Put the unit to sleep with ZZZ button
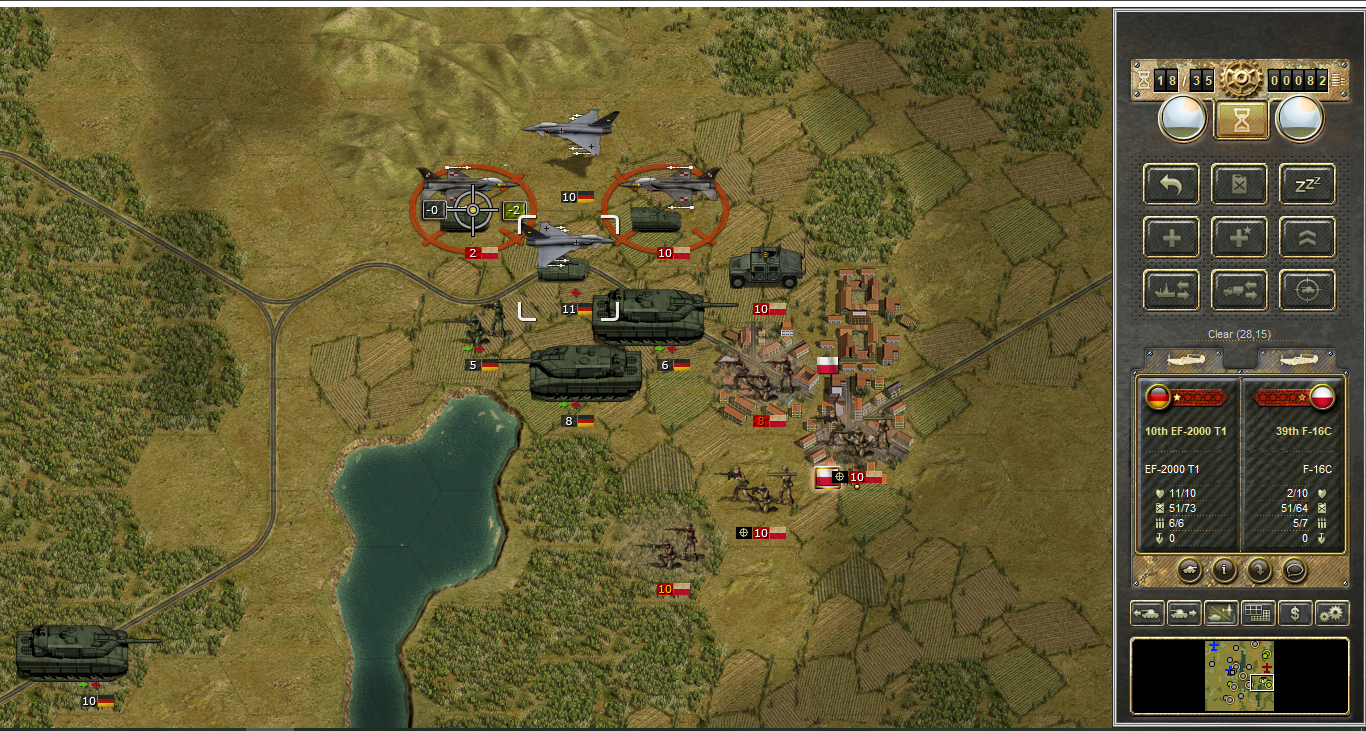 point(1307,184)
